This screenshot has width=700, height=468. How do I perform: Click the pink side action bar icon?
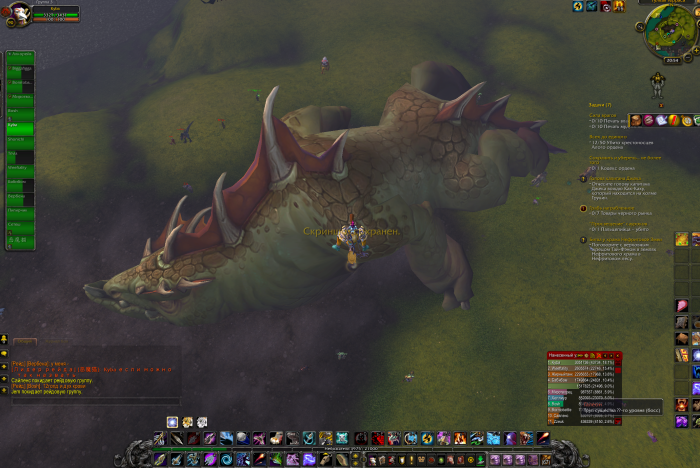coord(681,305)
